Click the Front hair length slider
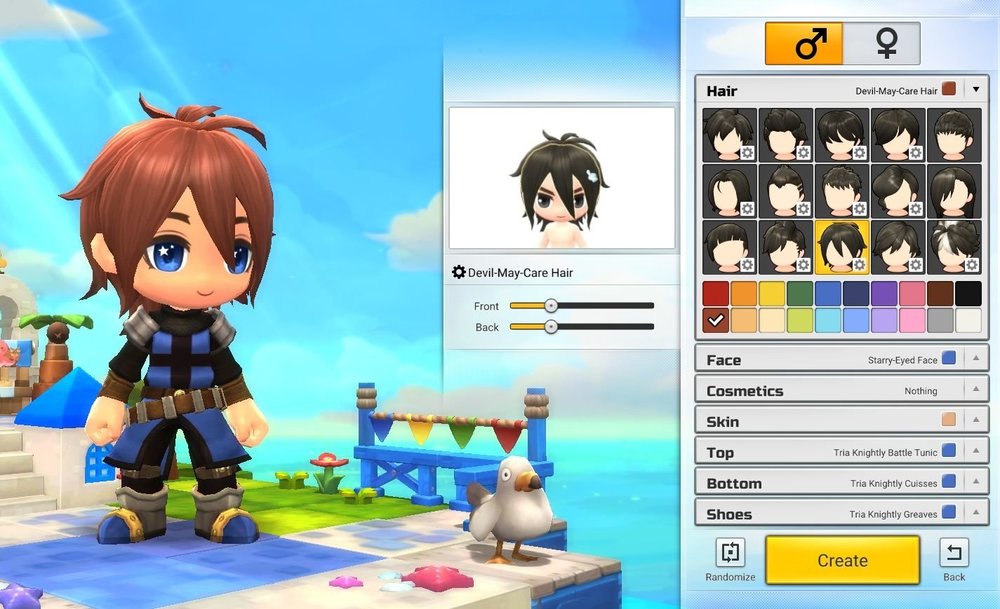The height and width of the screenshot is (609, 1000). [x=550, y=306]
